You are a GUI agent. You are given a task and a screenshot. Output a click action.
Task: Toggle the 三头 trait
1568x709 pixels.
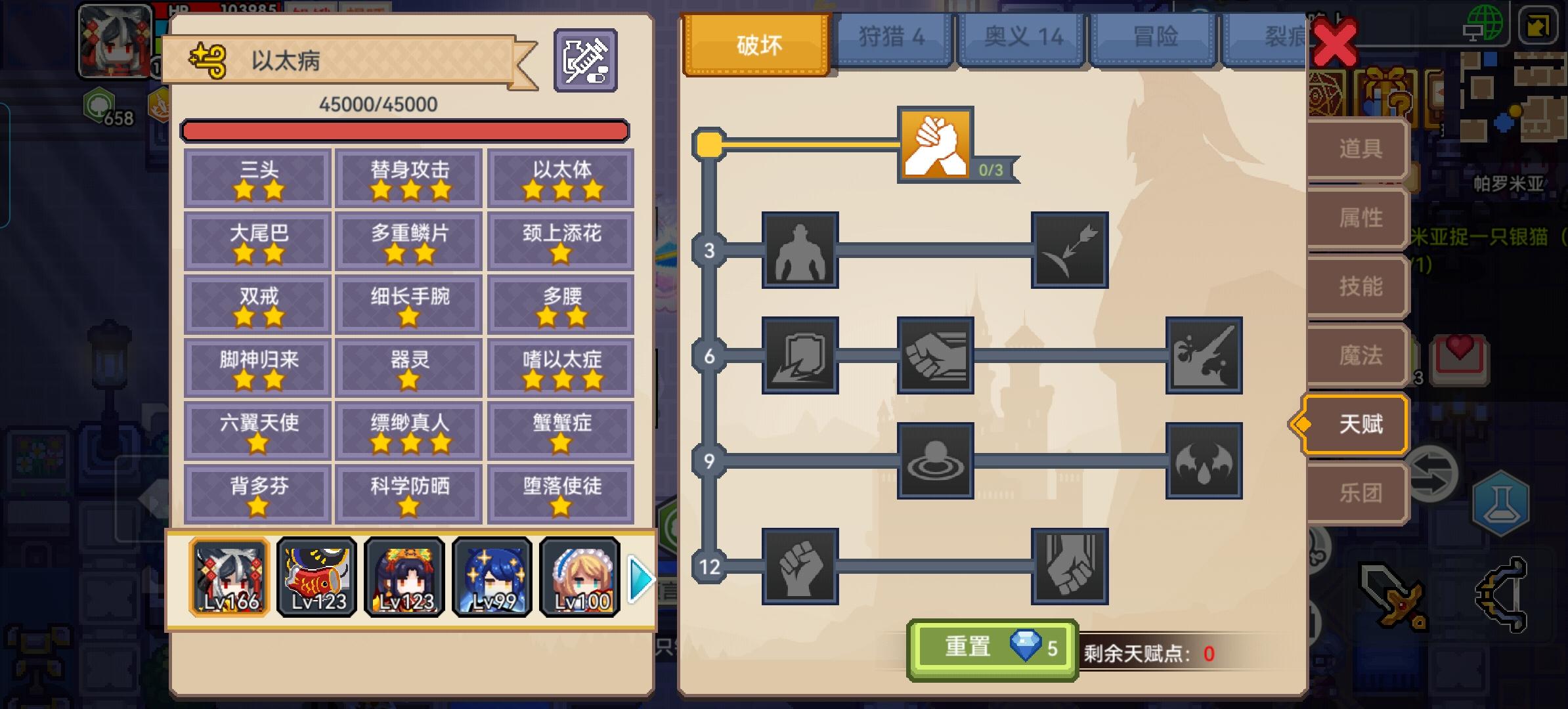[x=257, y=177]
